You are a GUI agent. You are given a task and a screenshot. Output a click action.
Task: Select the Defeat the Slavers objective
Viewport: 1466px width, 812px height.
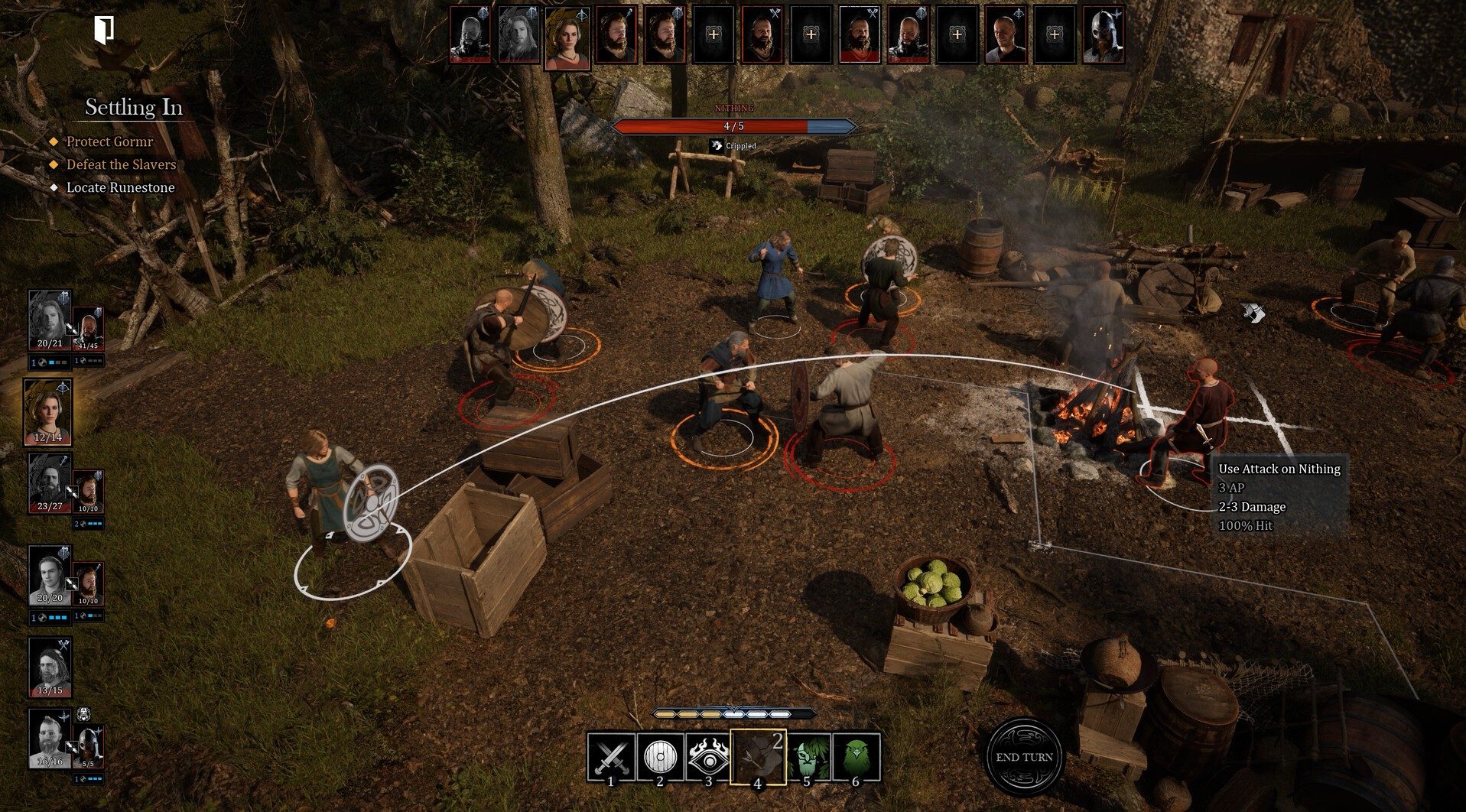coord(121,164)
